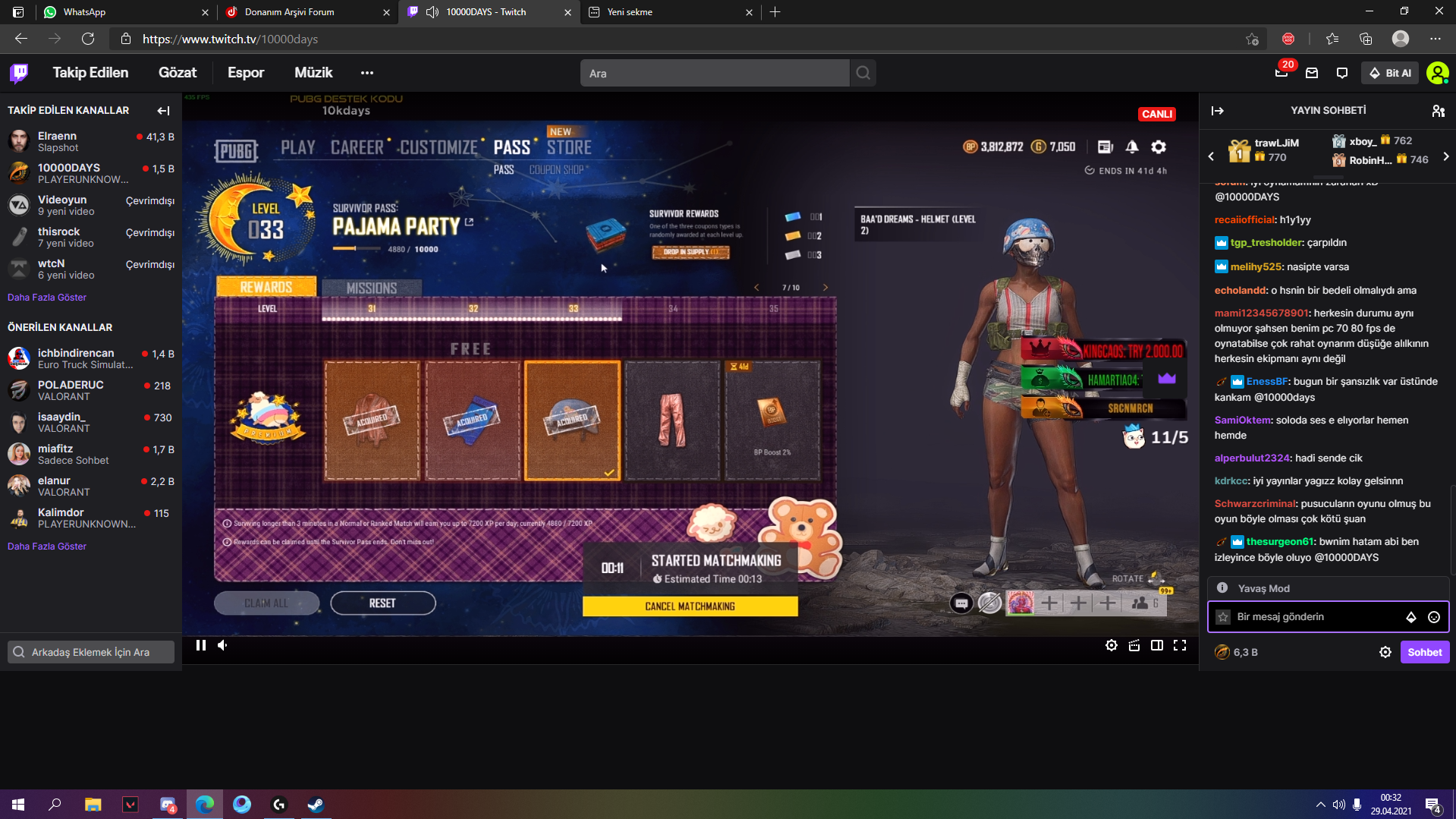Image resolution: width=1456 pixels, height=819 pixels.
Task: Toggle theater mode on the player
Action: coord(1157,645)
